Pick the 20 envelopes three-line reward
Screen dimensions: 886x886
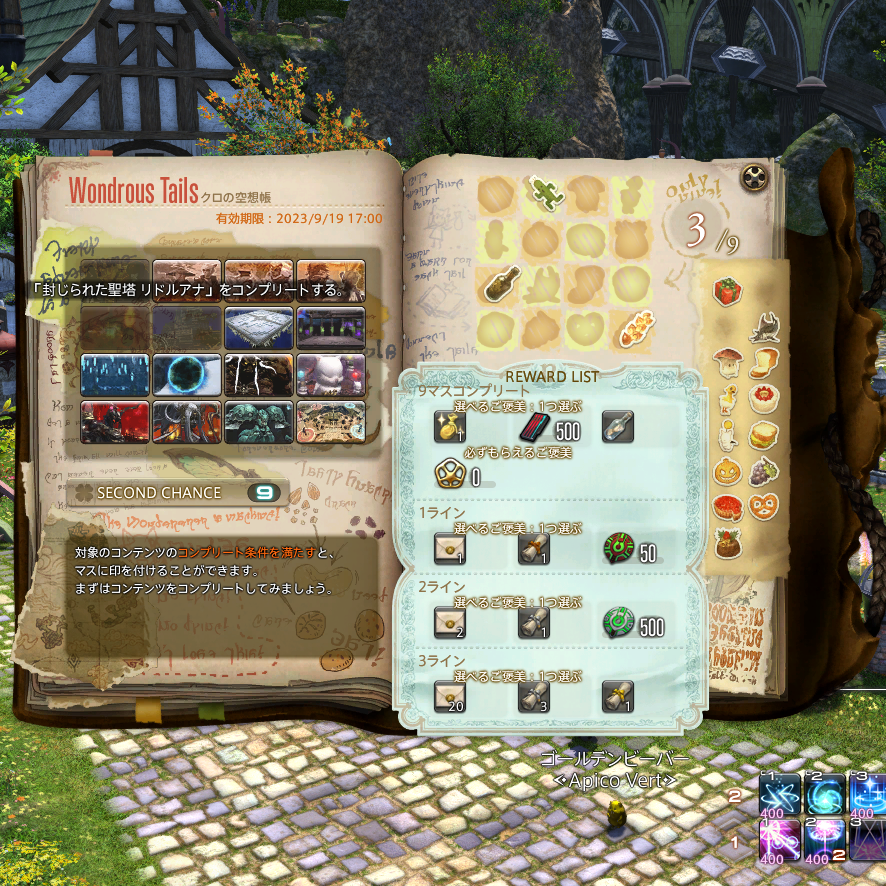[x=448, y=695]
